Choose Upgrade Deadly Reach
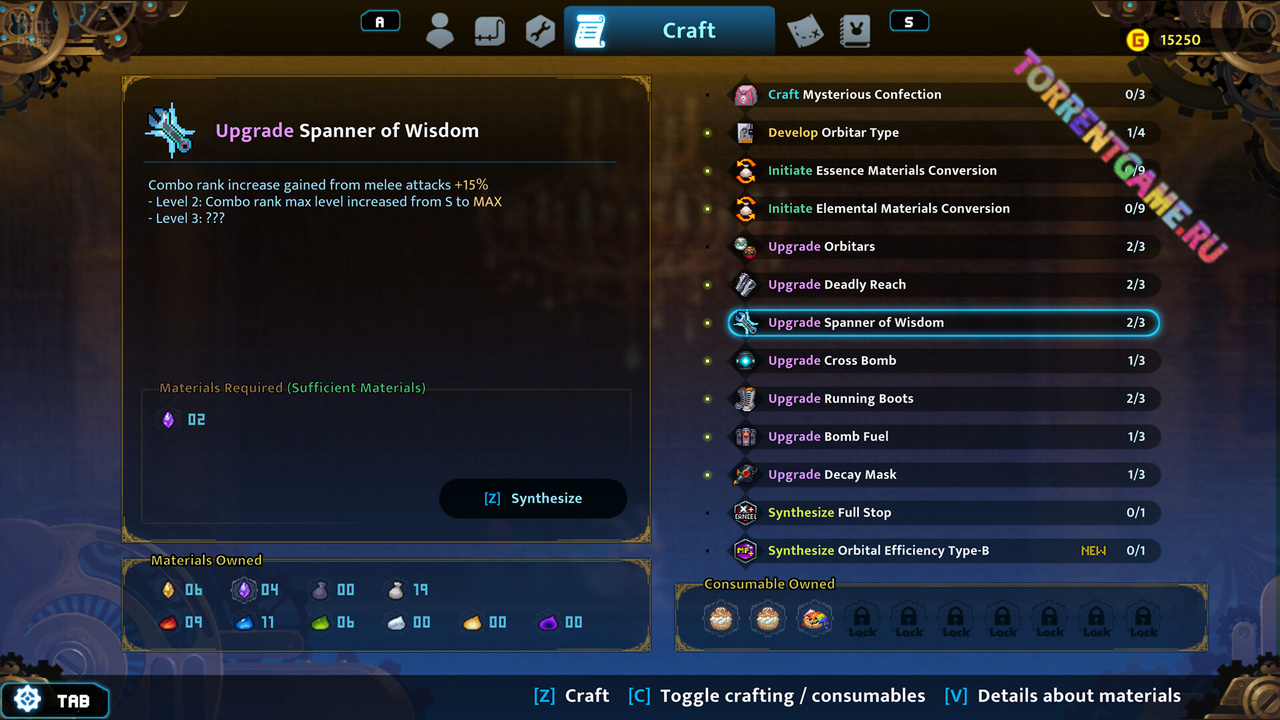The image size is (1280, 720). coord(837,285)
